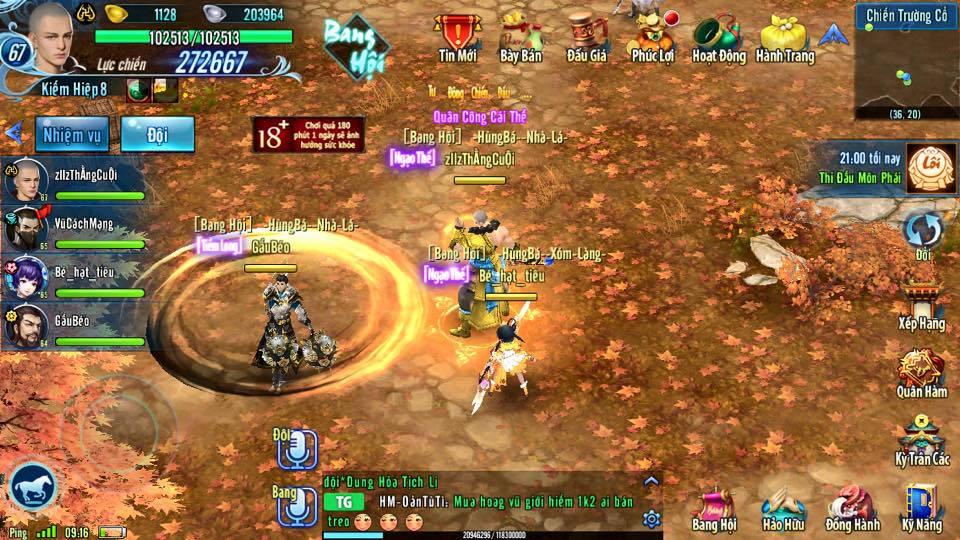Image resolution: width=960 pixels, height=540 pixels.
Task: Open the Đấu Giá auction house
Action: (587, 37)
